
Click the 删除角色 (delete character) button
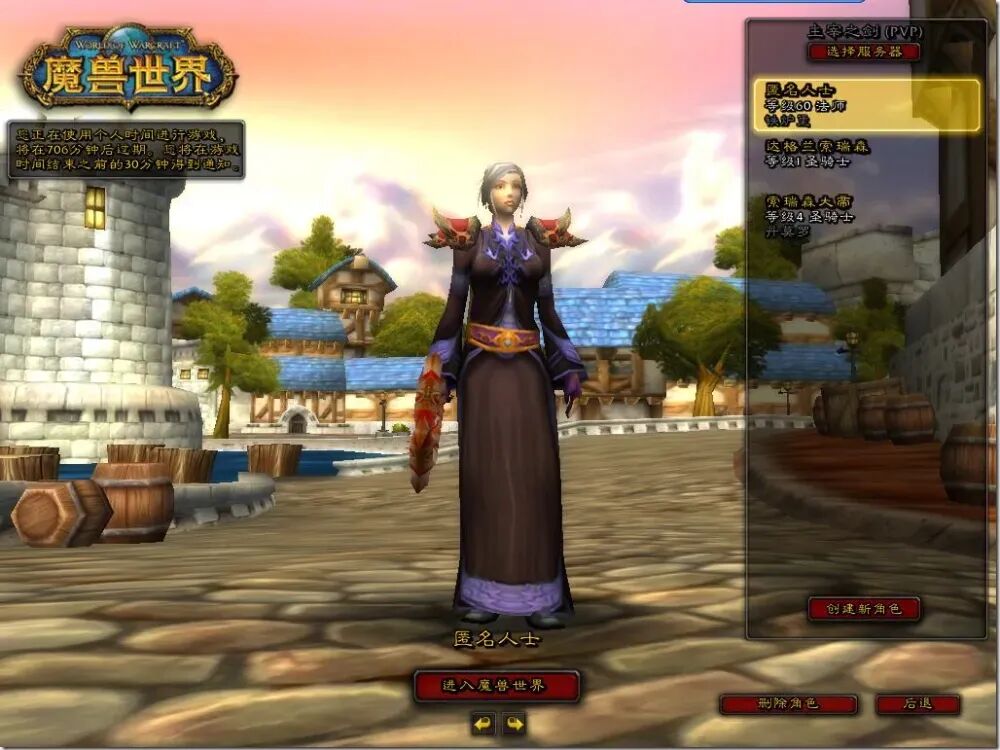pos(788,704)
